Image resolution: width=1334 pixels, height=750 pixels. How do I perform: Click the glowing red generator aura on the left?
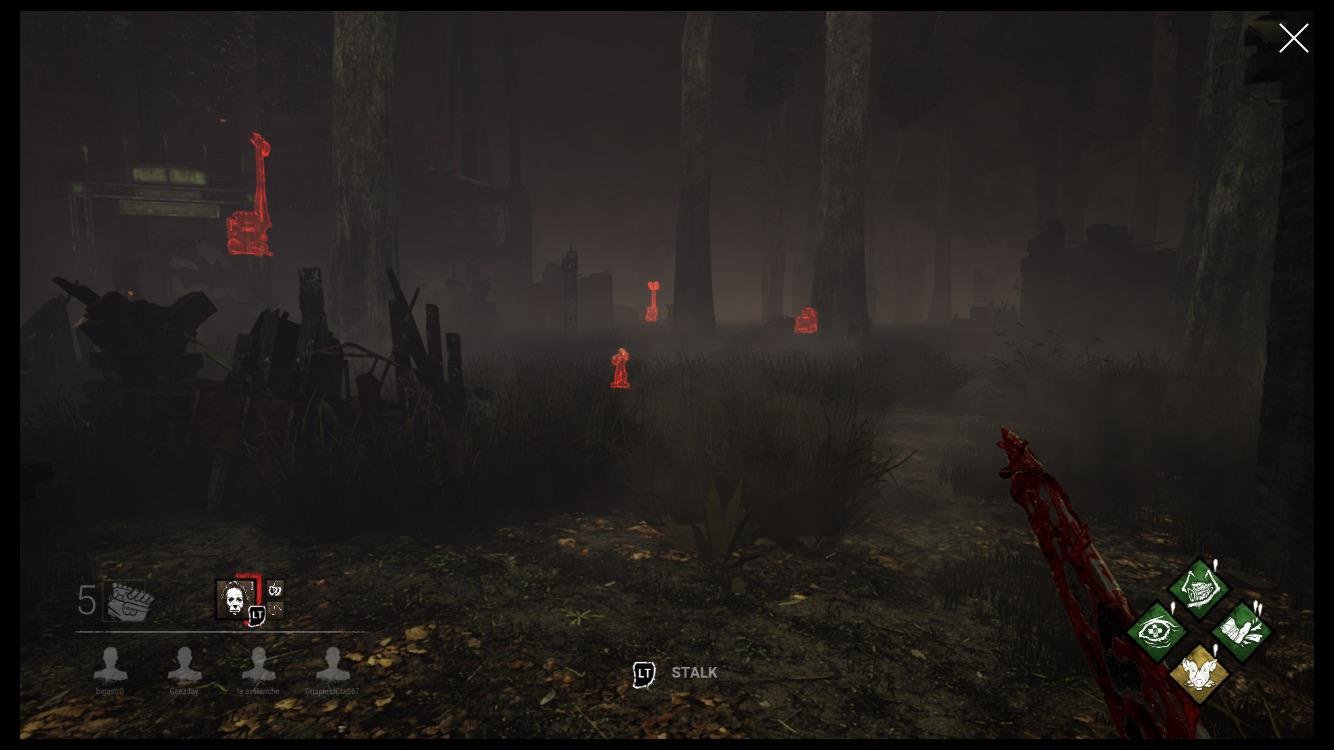[250, 195]
